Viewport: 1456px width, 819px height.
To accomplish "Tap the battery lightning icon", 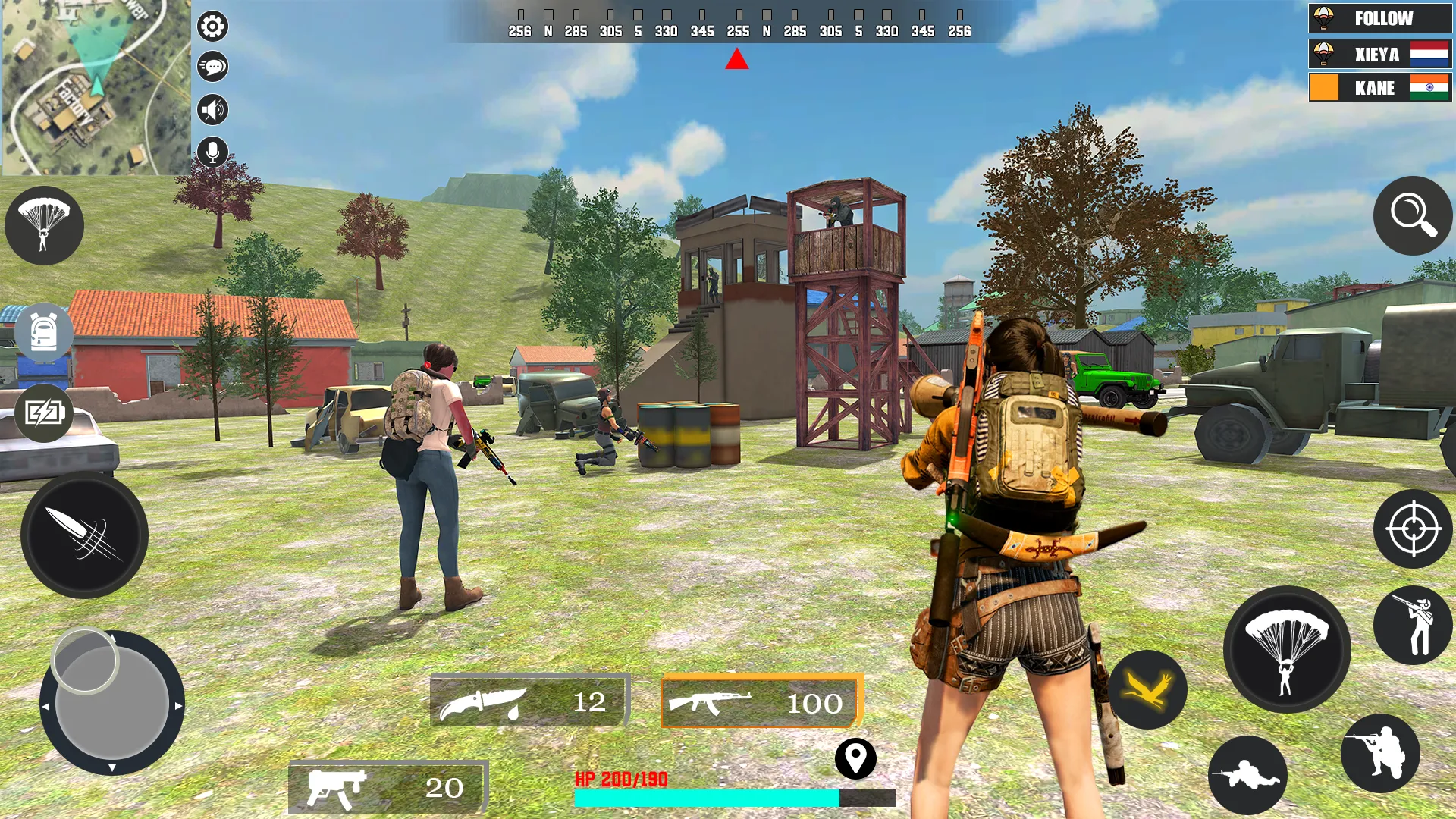I will [44, 413].
